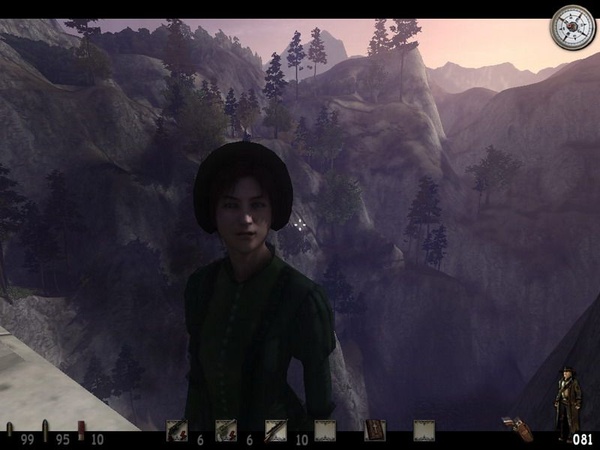Choose the Bible item slot
This screenshot has height=450, width=600.
(375, 430)
